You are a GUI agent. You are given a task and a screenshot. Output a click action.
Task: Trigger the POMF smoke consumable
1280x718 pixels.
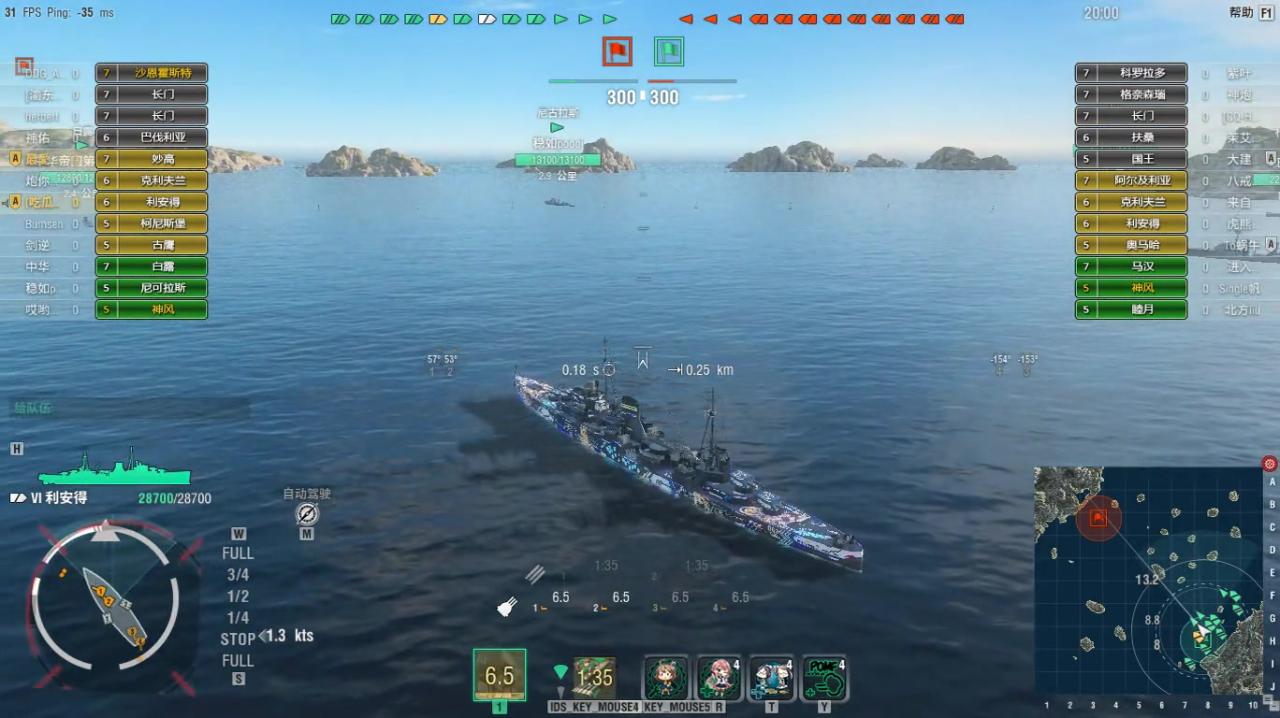tap(824, 678)
